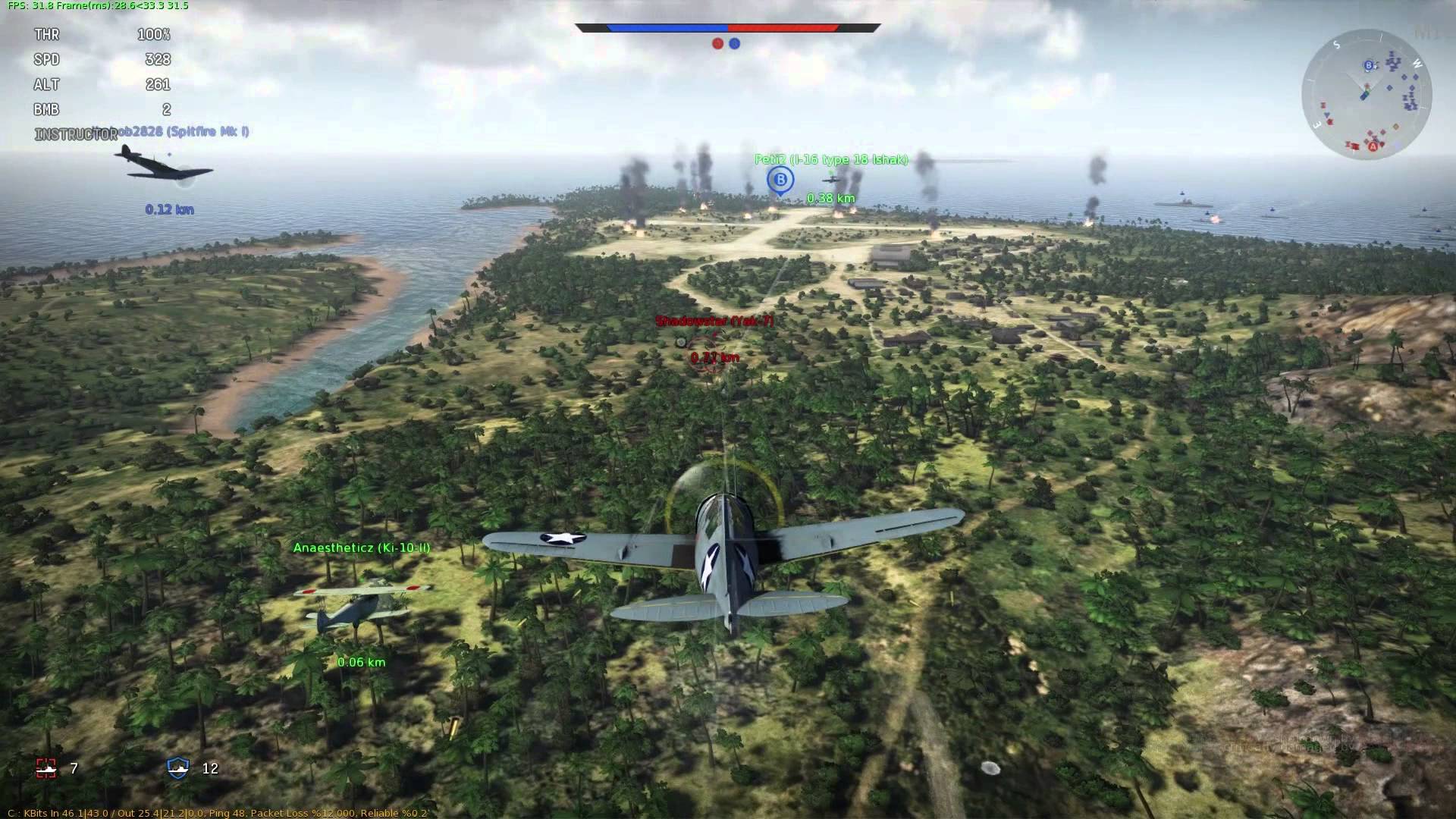Viewport: 1456px width, 819px height.
Task: Select the blue capture point B marker
Action: 780,180
